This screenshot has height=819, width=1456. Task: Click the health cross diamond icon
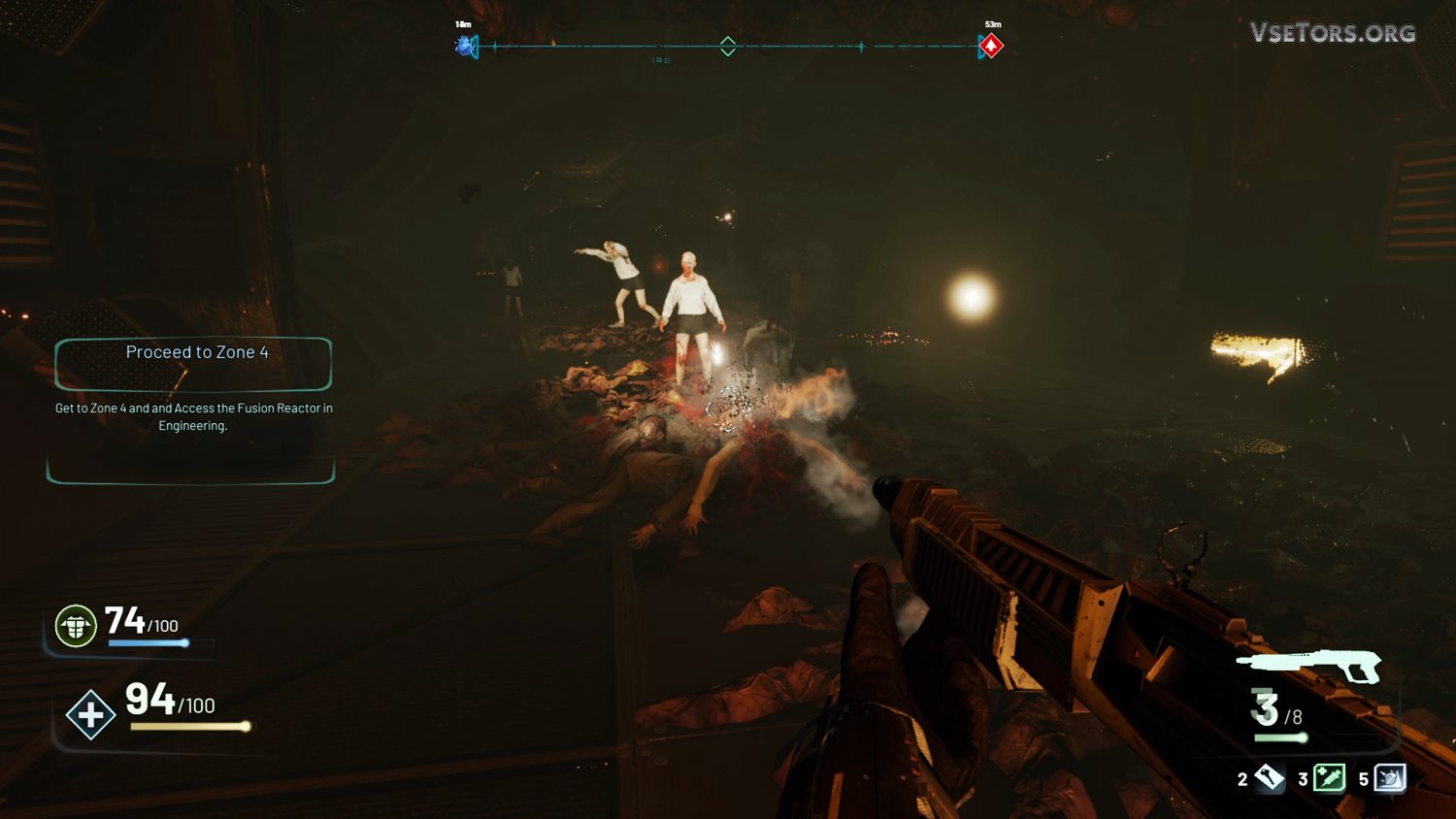point(90,715)
